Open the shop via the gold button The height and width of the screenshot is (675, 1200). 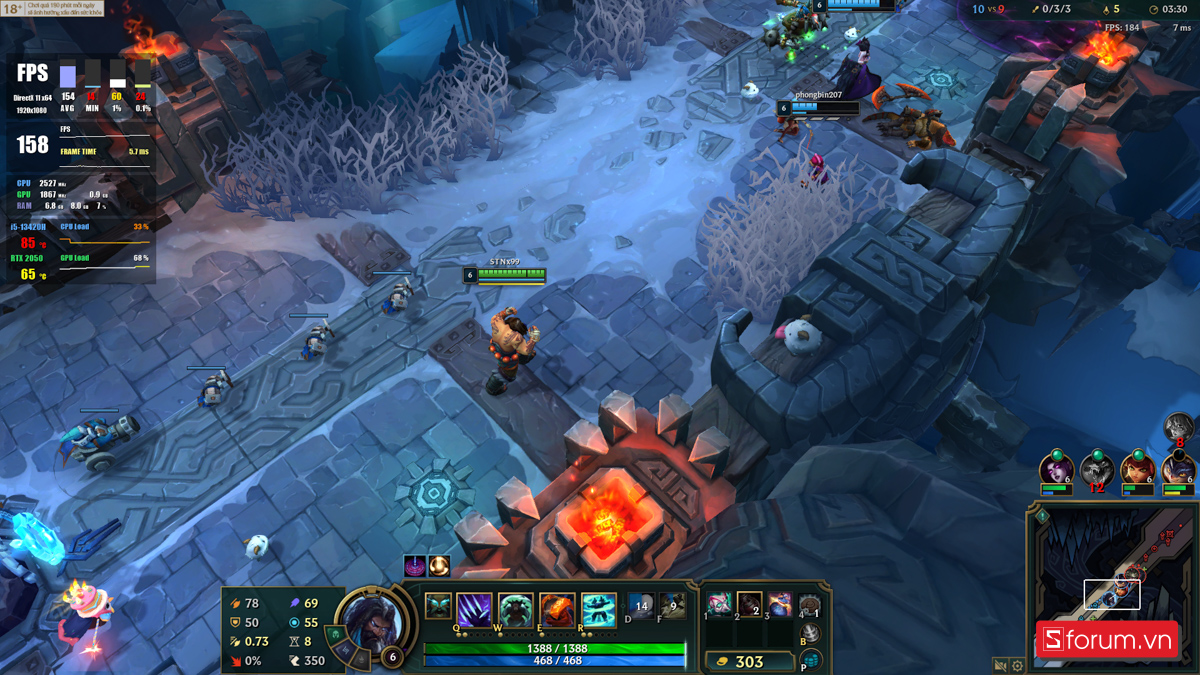[x=750, y=661]
